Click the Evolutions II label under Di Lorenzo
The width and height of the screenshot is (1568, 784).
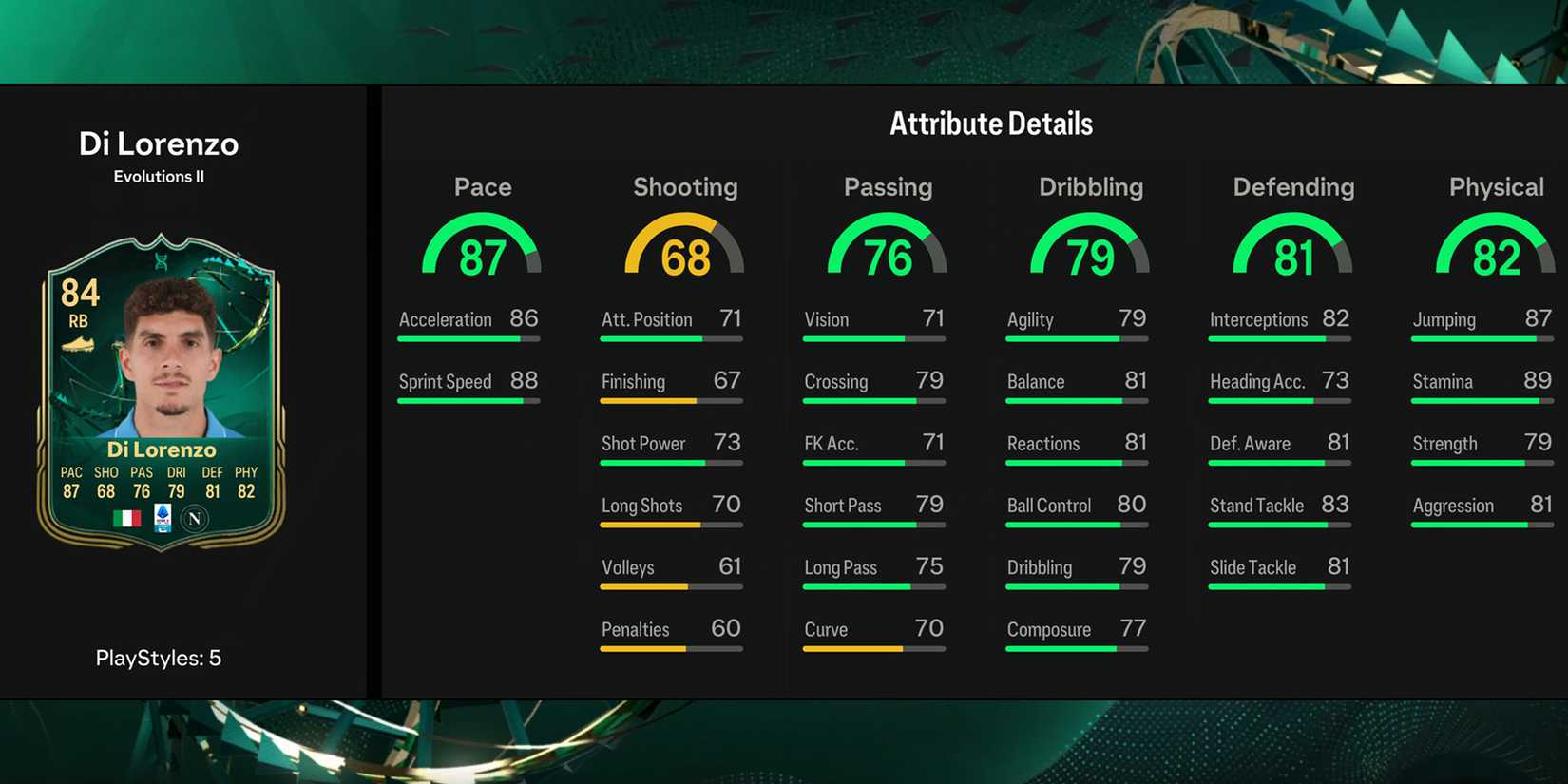[x=160, y=176]
